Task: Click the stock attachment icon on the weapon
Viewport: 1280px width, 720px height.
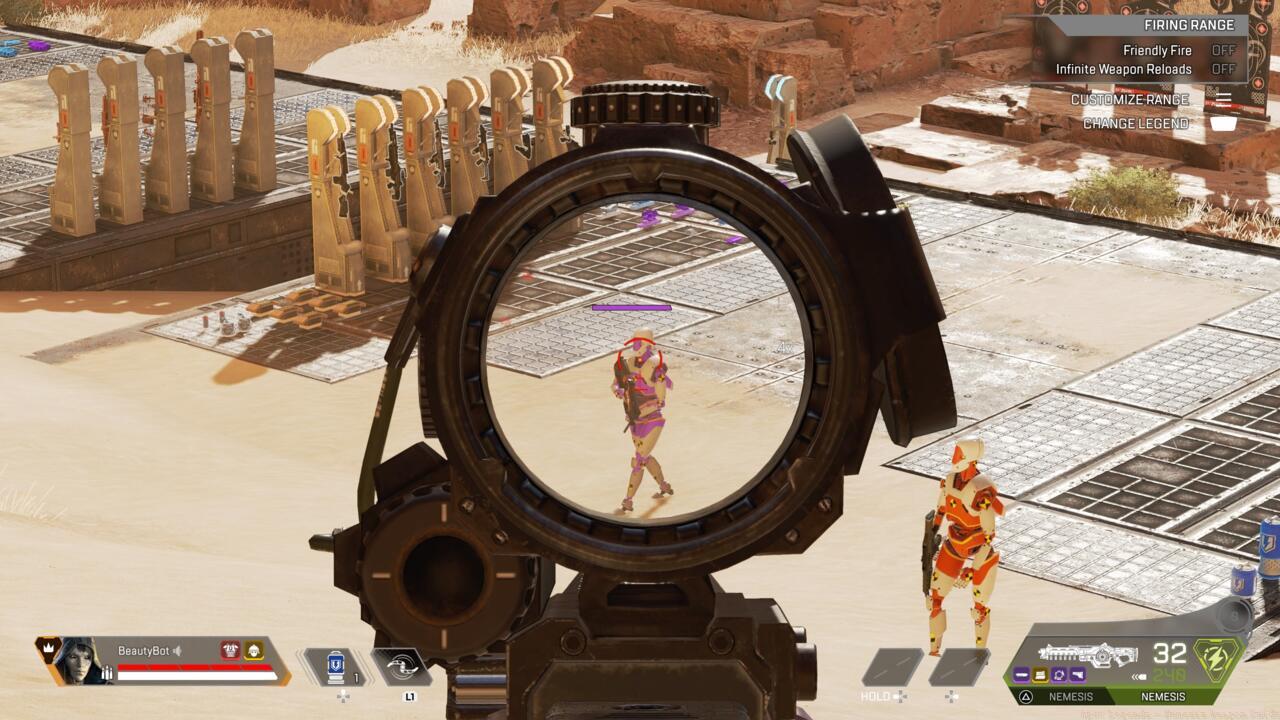Action: [x=1078, y=674]
